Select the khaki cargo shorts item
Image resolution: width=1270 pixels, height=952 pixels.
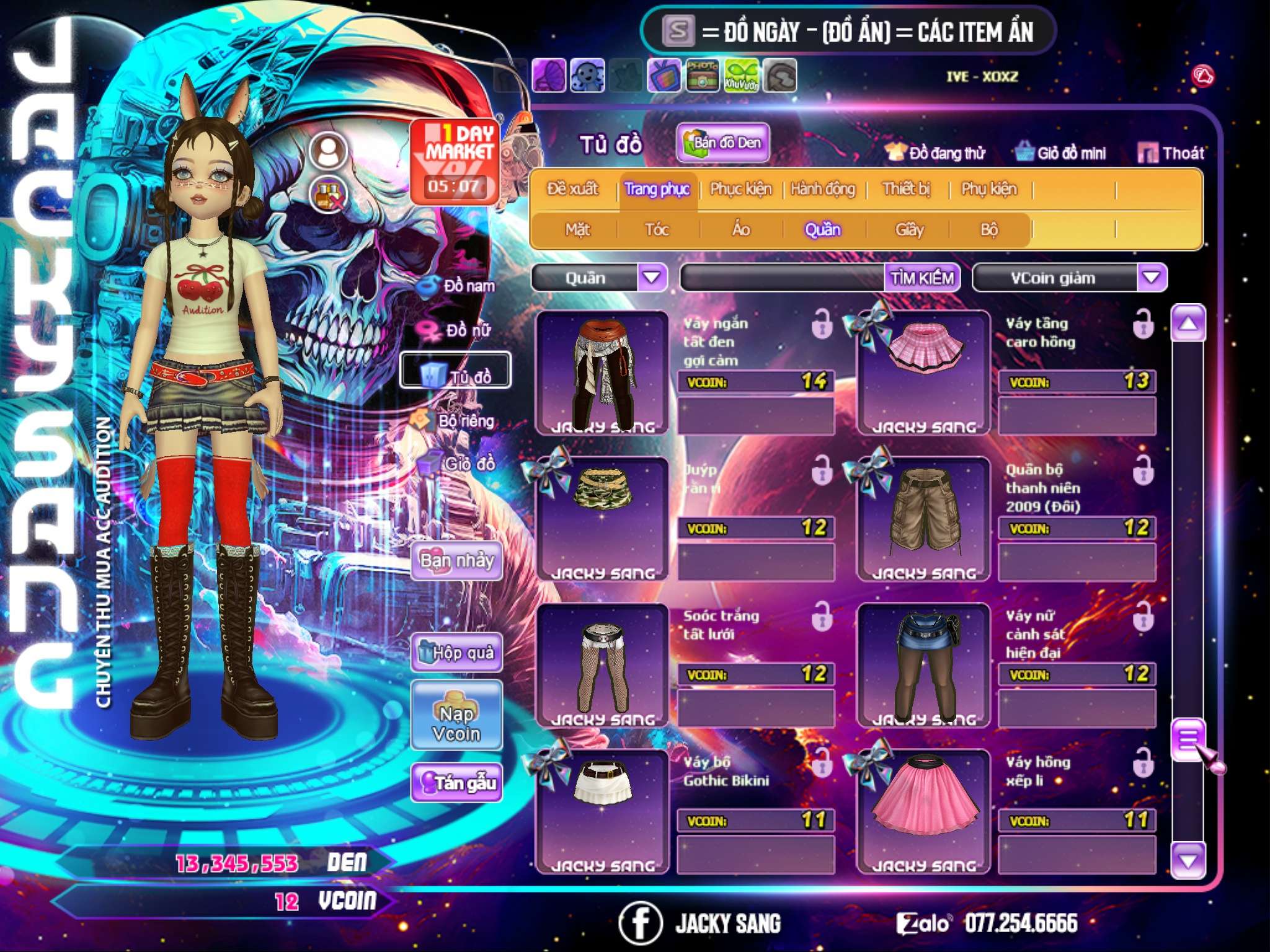(x=924, y=518)
